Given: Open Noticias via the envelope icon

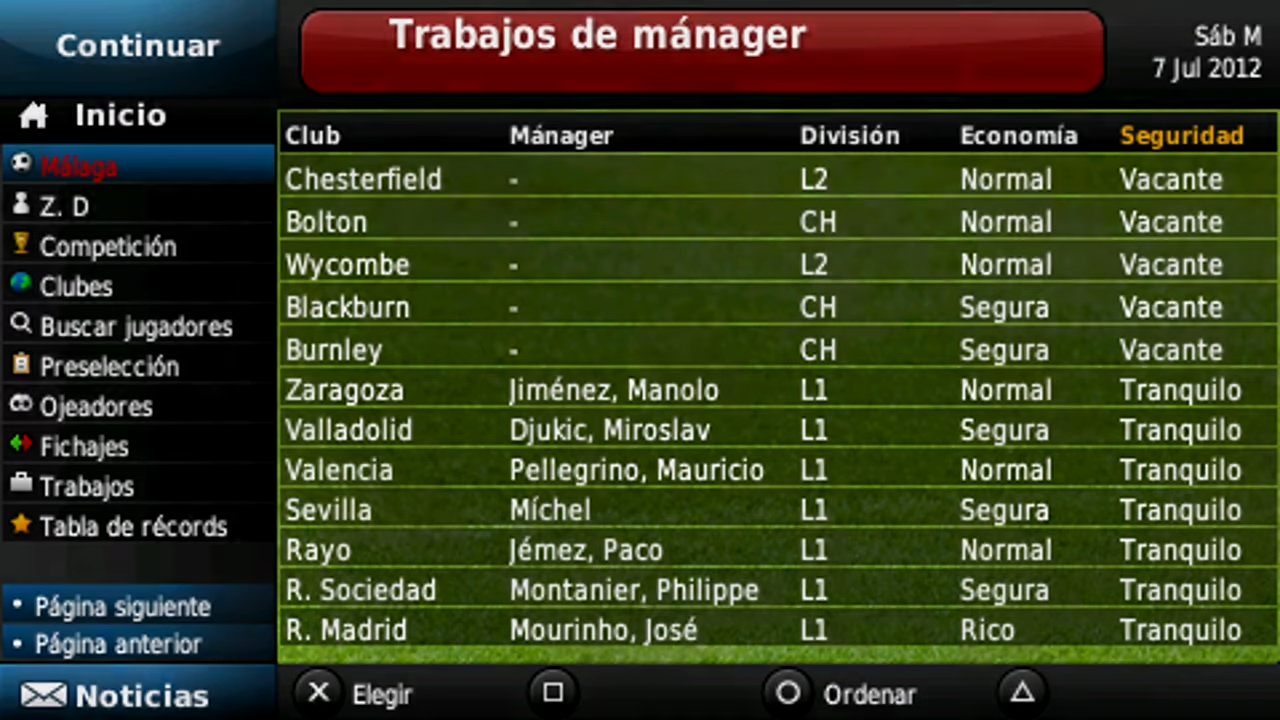Looking at the screenshot, I should point(44,694).
